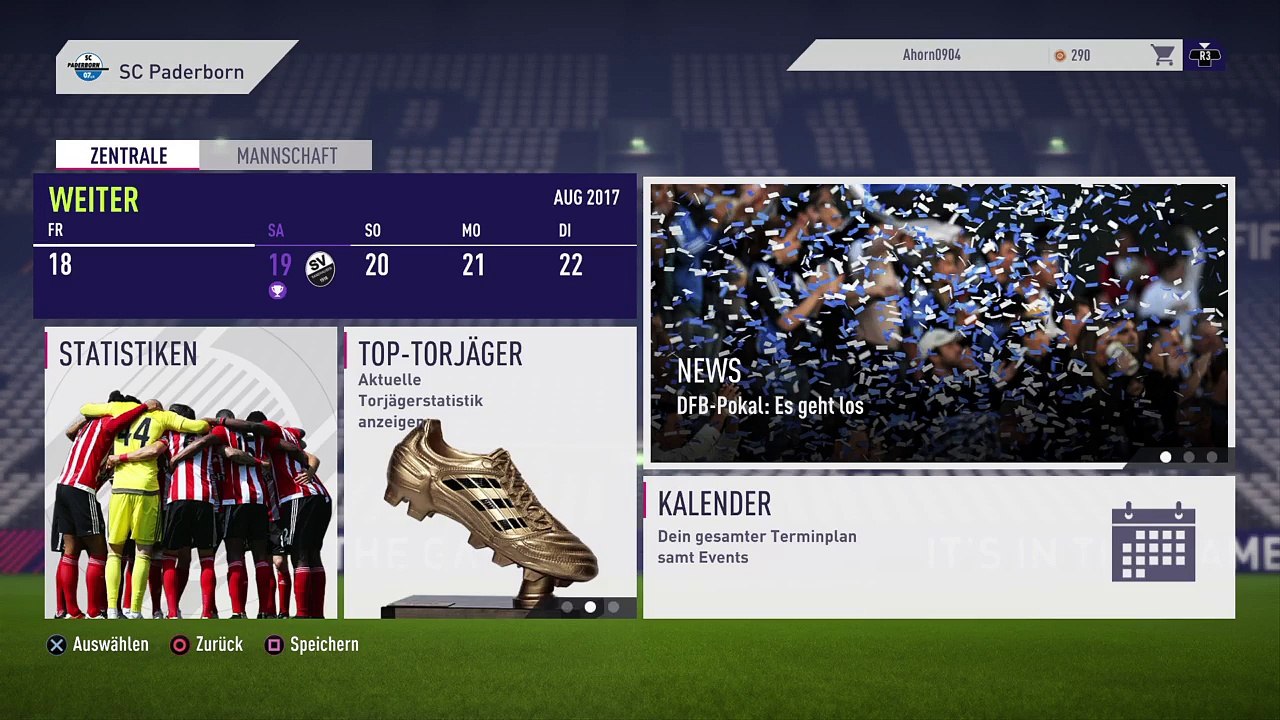The height and width of the screenshot is (720, 1280).
Task: Go back with Zurück
Action: click(207, 645)
